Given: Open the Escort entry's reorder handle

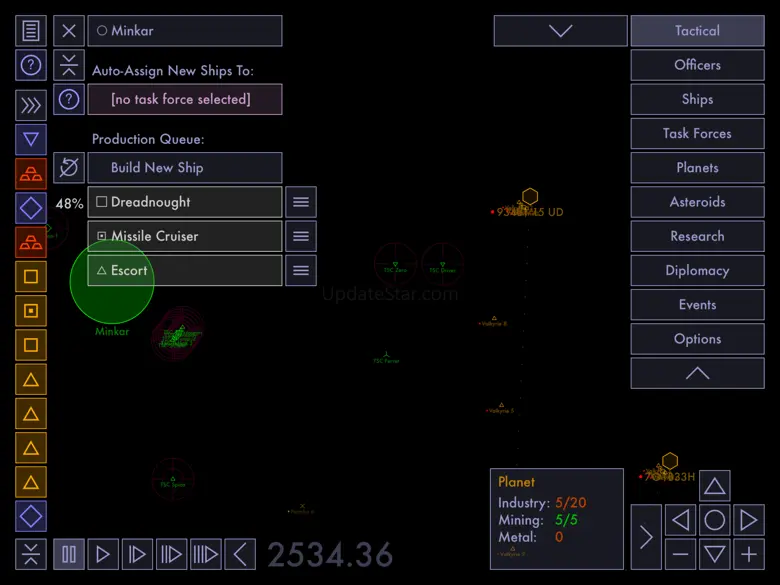Looking at the screenshot, I should click(301, 270).
